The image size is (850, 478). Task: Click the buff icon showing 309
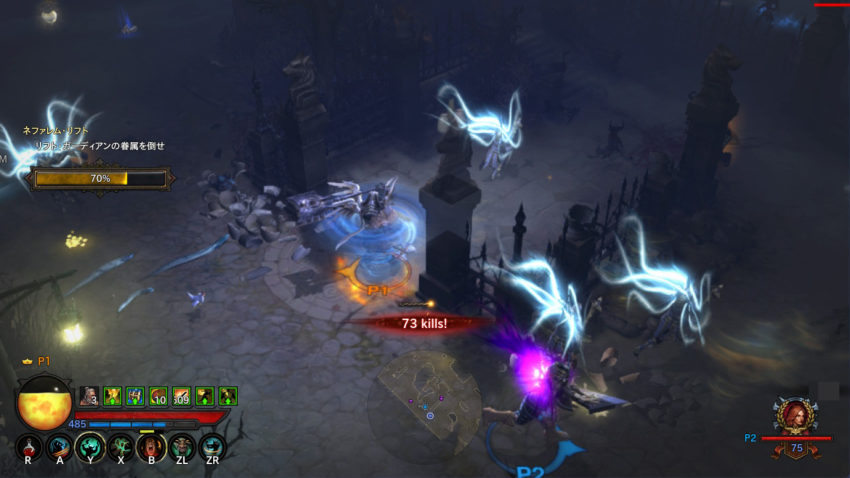click(181, 396)
